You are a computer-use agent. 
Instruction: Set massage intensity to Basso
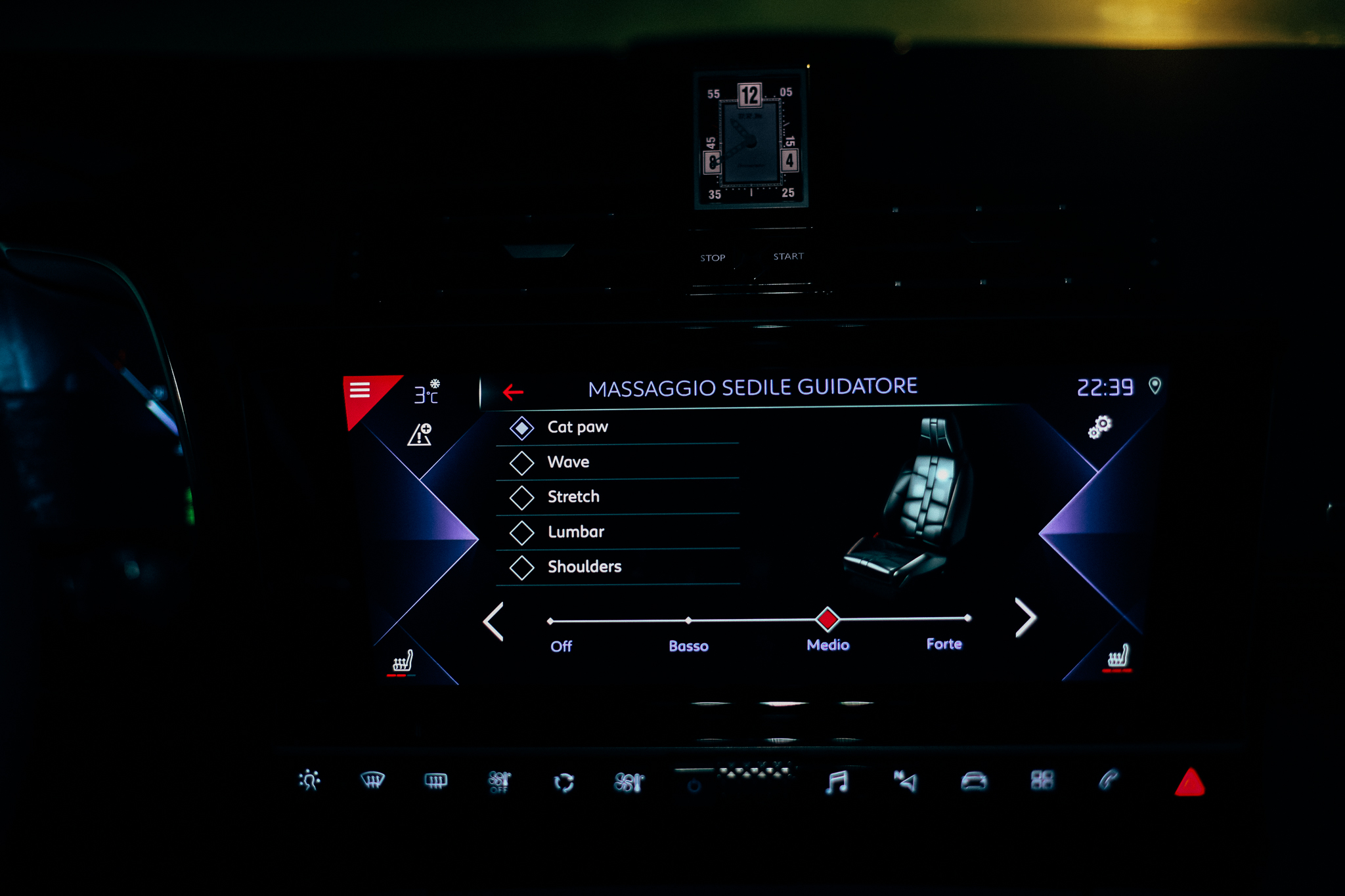688,620
